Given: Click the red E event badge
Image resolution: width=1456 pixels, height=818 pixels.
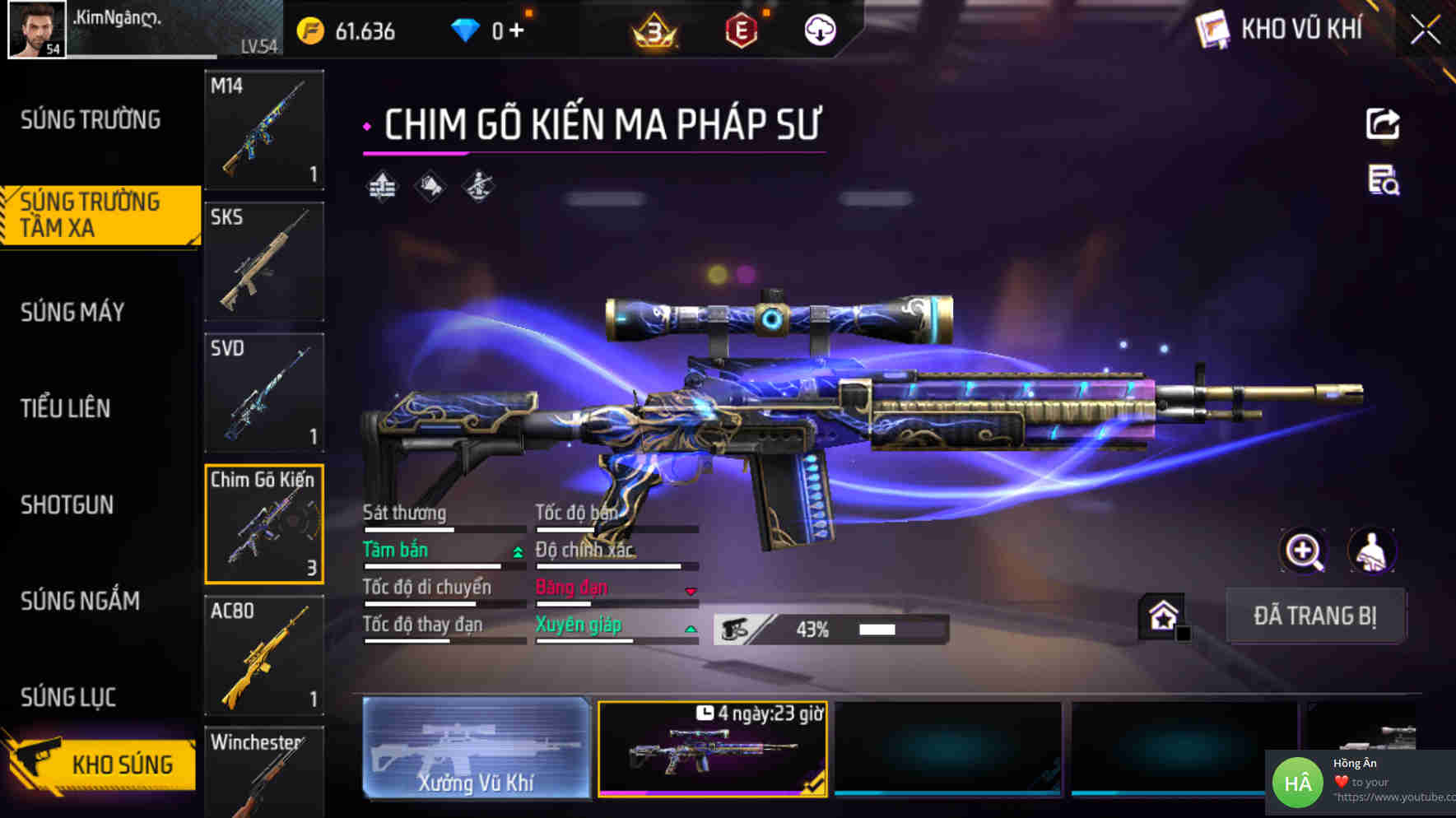Looking at the screenshot, I should tap(740, 29).
